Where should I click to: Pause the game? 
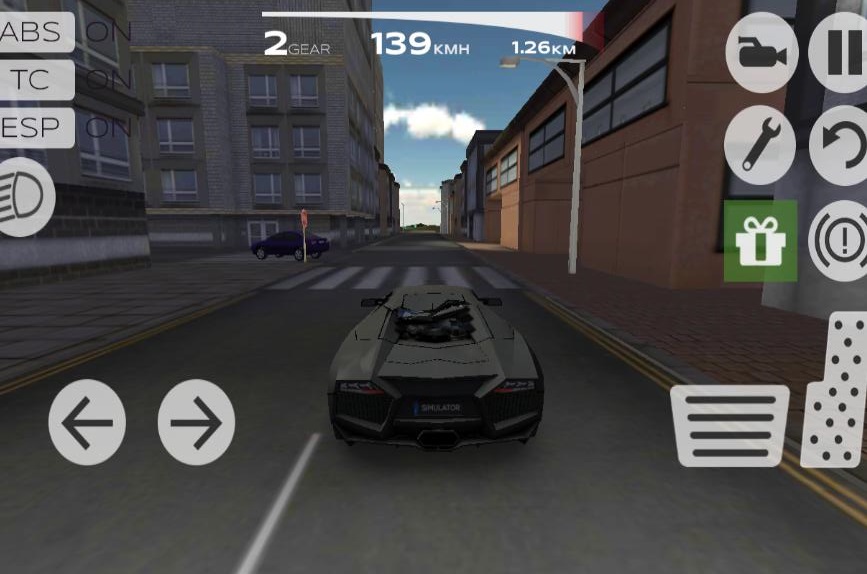pyautogui.click(x=840, y=52)
